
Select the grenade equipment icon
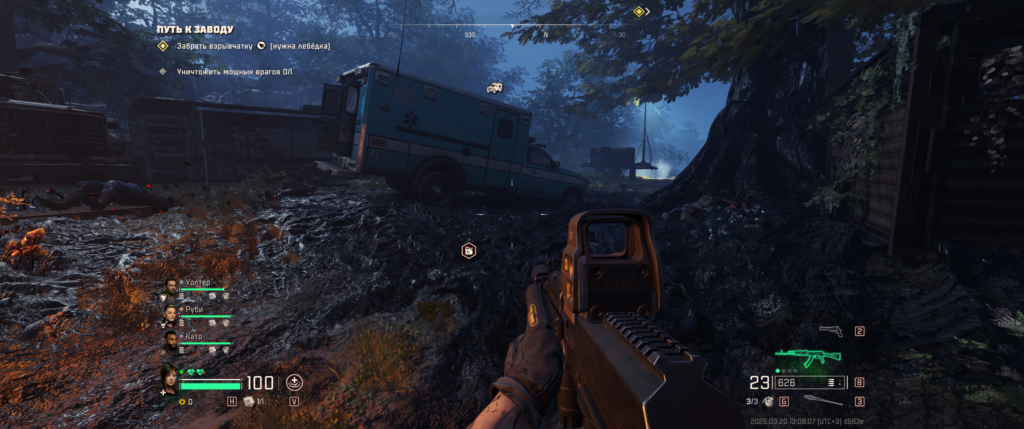[768, 401]
